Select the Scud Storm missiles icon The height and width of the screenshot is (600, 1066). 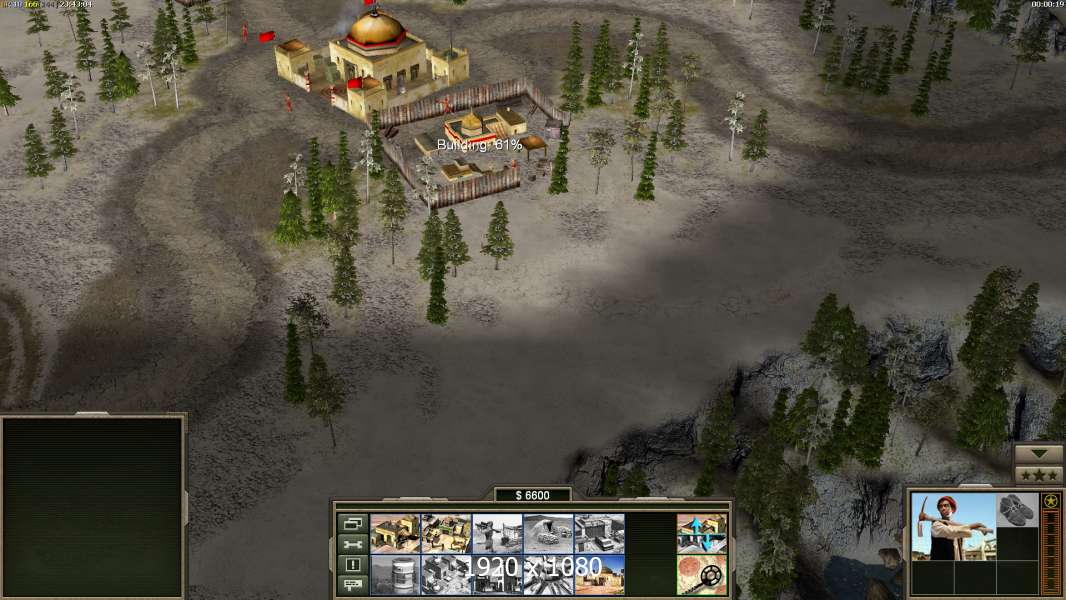tap(548, 574)
